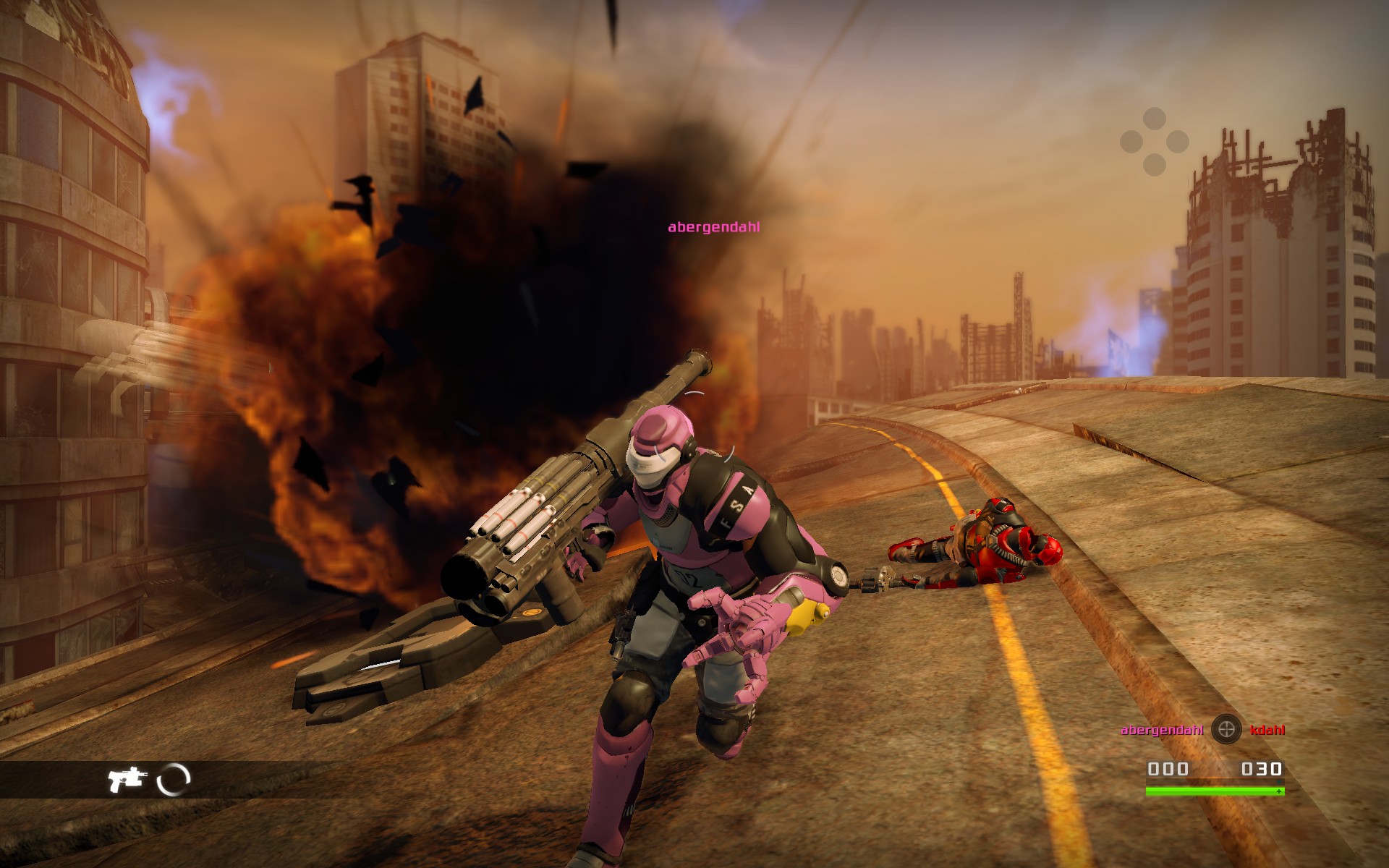Image resolution: width=1389 pixels, height=868 pixels.
Task: Select the floating abergendahl name tag
Action: click(713, 227)
